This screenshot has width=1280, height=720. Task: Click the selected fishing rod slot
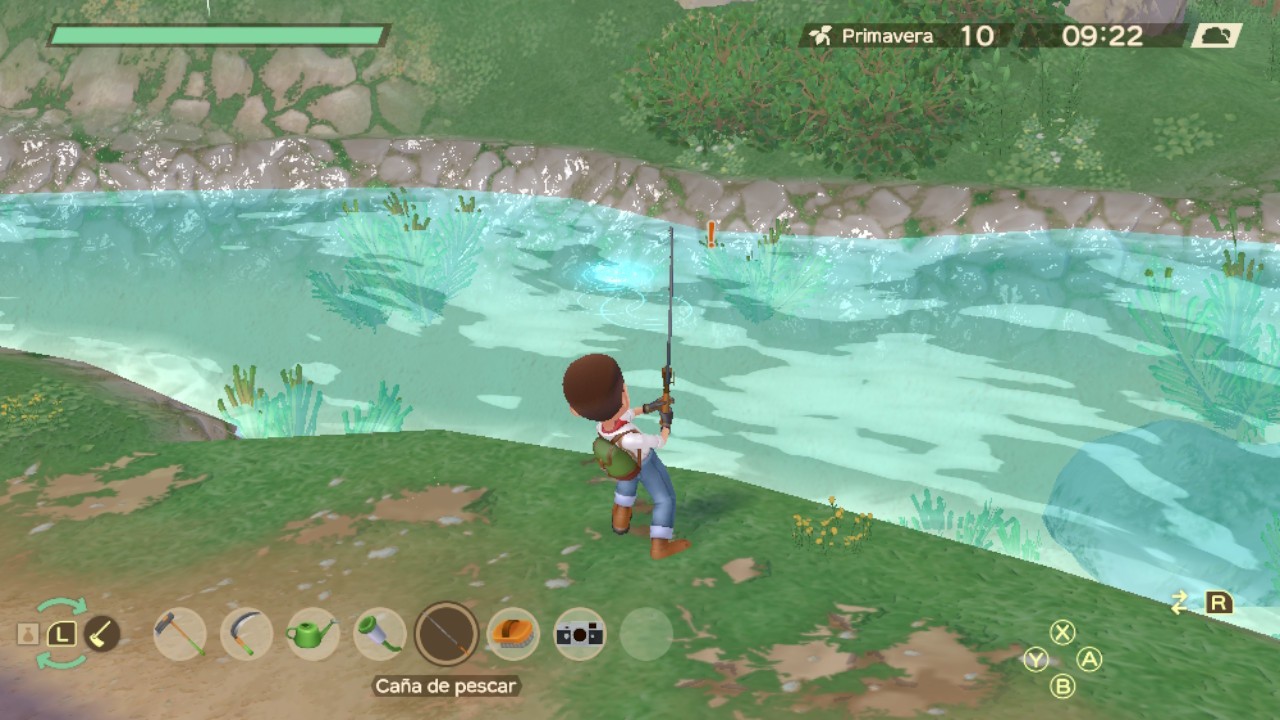coord(446,634)
